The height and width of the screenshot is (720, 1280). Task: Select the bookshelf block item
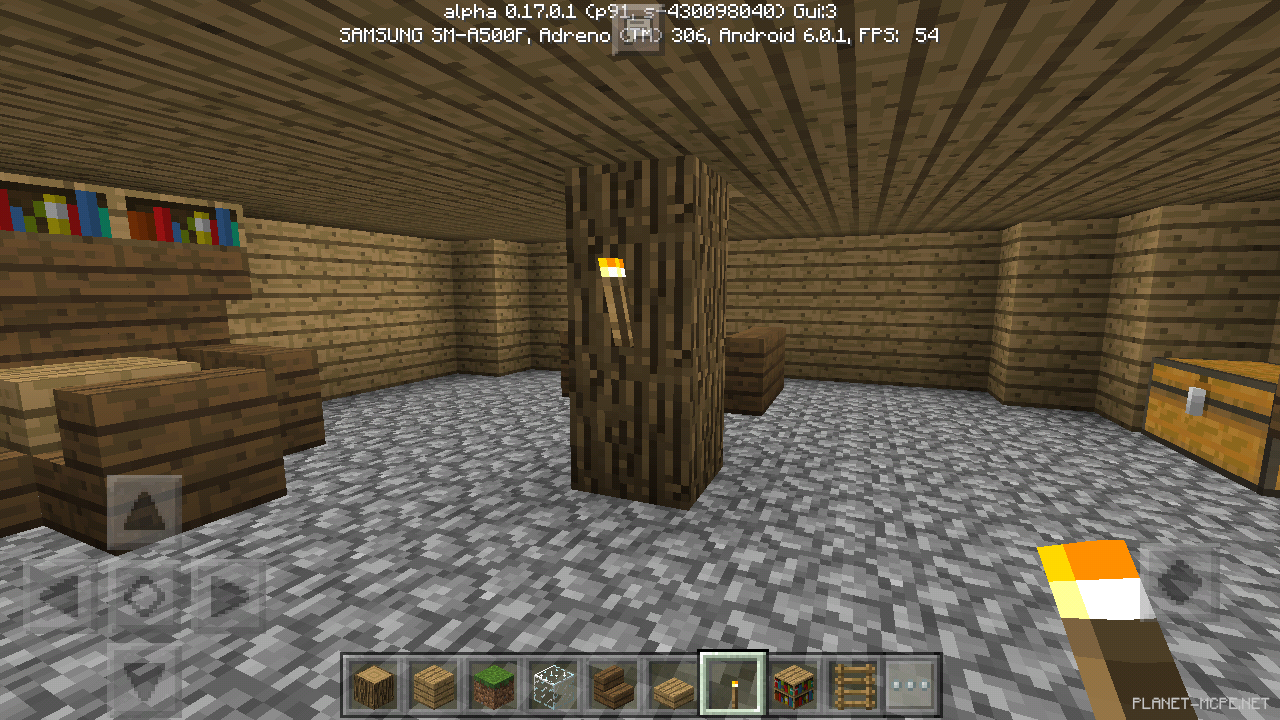coord(794,685)
